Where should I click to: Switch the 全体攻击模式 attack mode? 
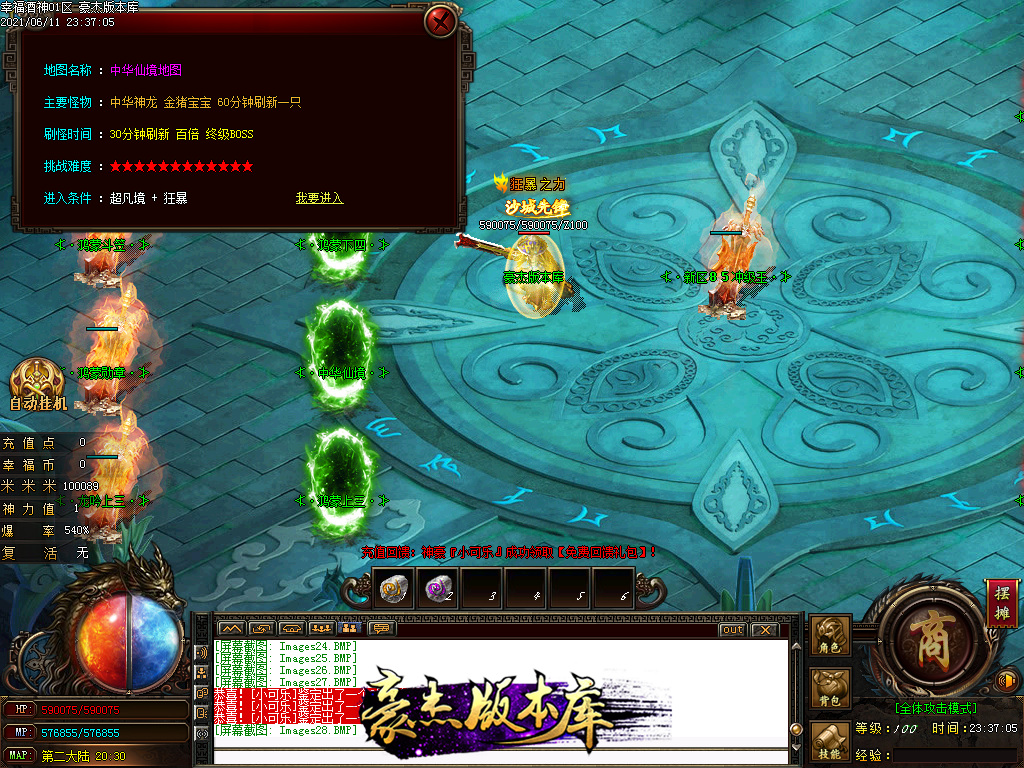(936, 708)
